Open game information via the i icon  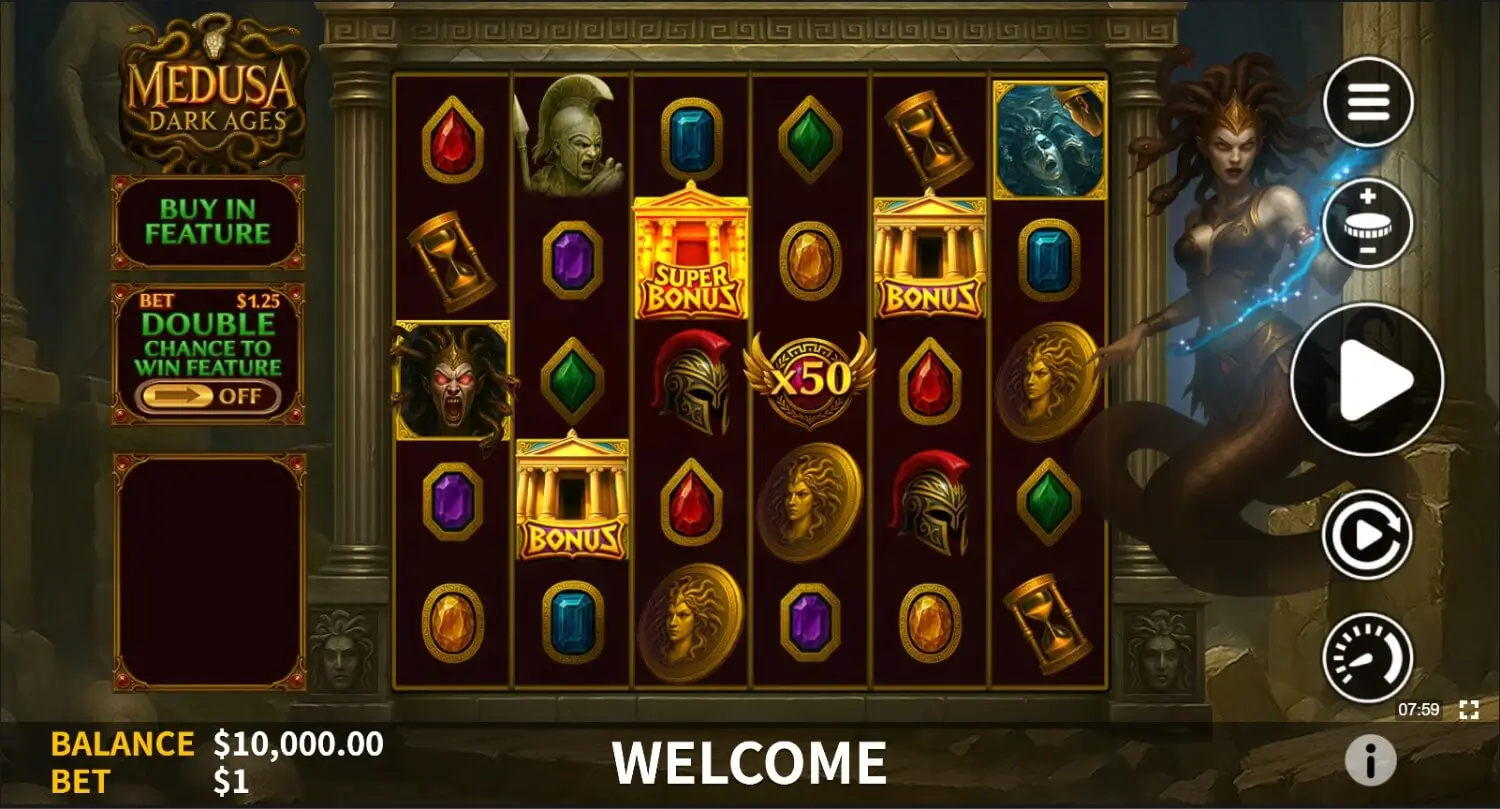[1370, 760]
